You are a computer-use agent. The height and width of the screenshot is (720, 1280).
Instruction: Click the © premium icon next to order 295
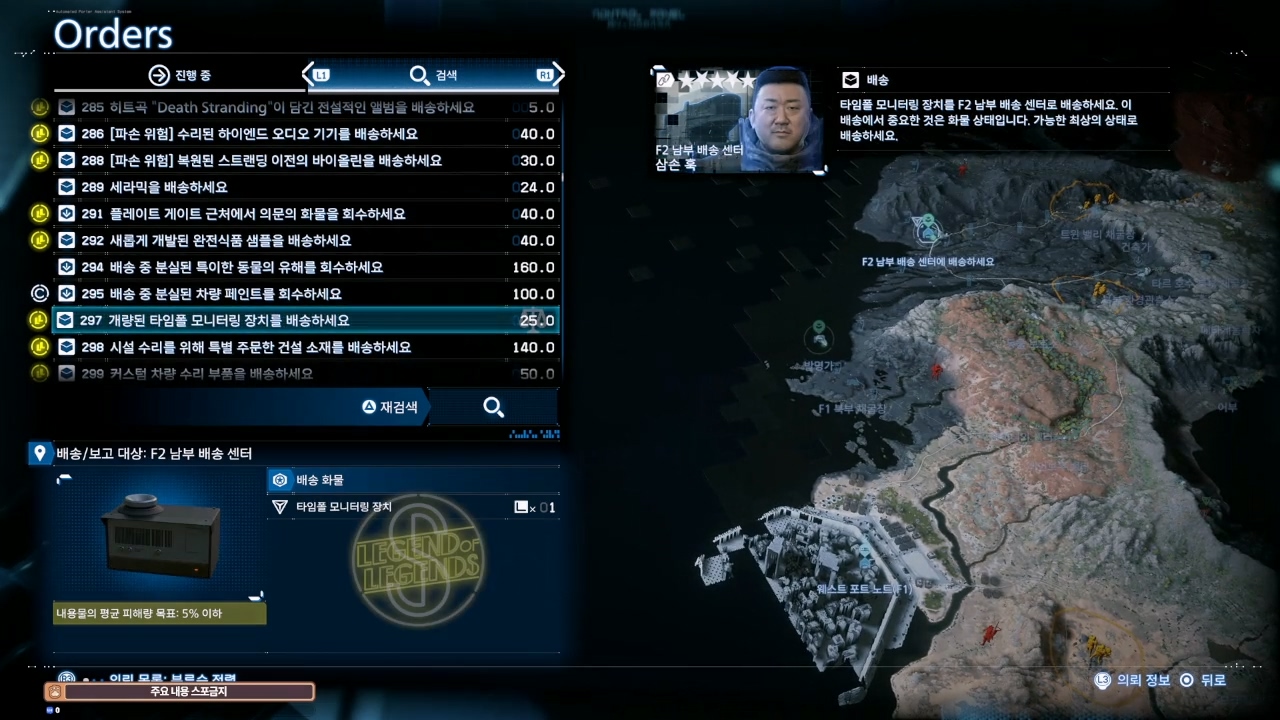[38, 293]
